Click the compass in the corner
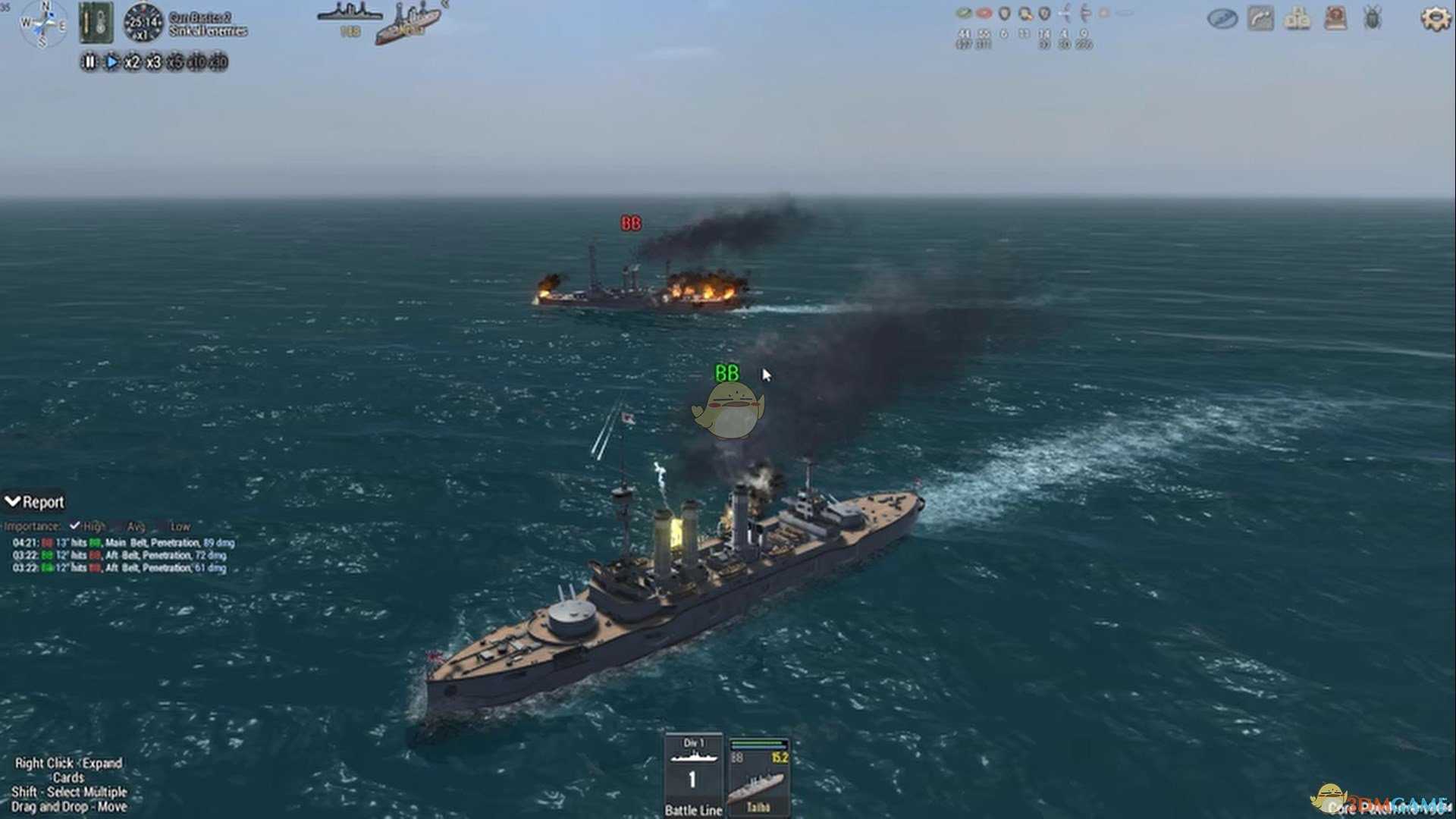Viewport: 1456px width, 819px height. coord(43,23)
